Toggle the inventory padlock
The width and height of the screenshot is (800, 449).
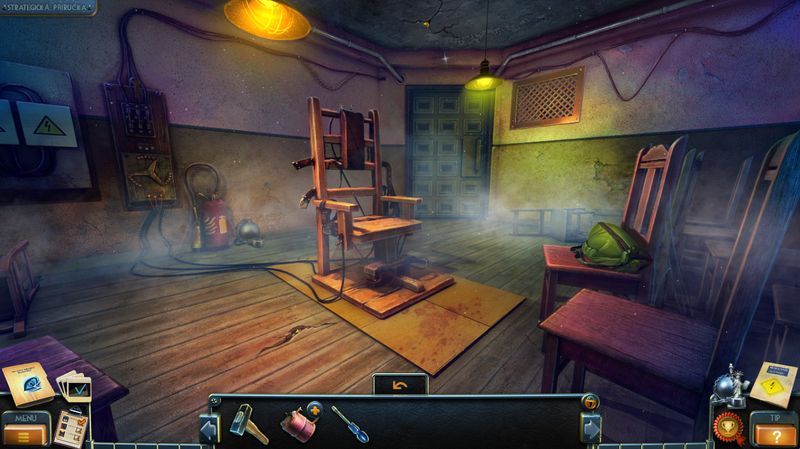tap(590, 402)
